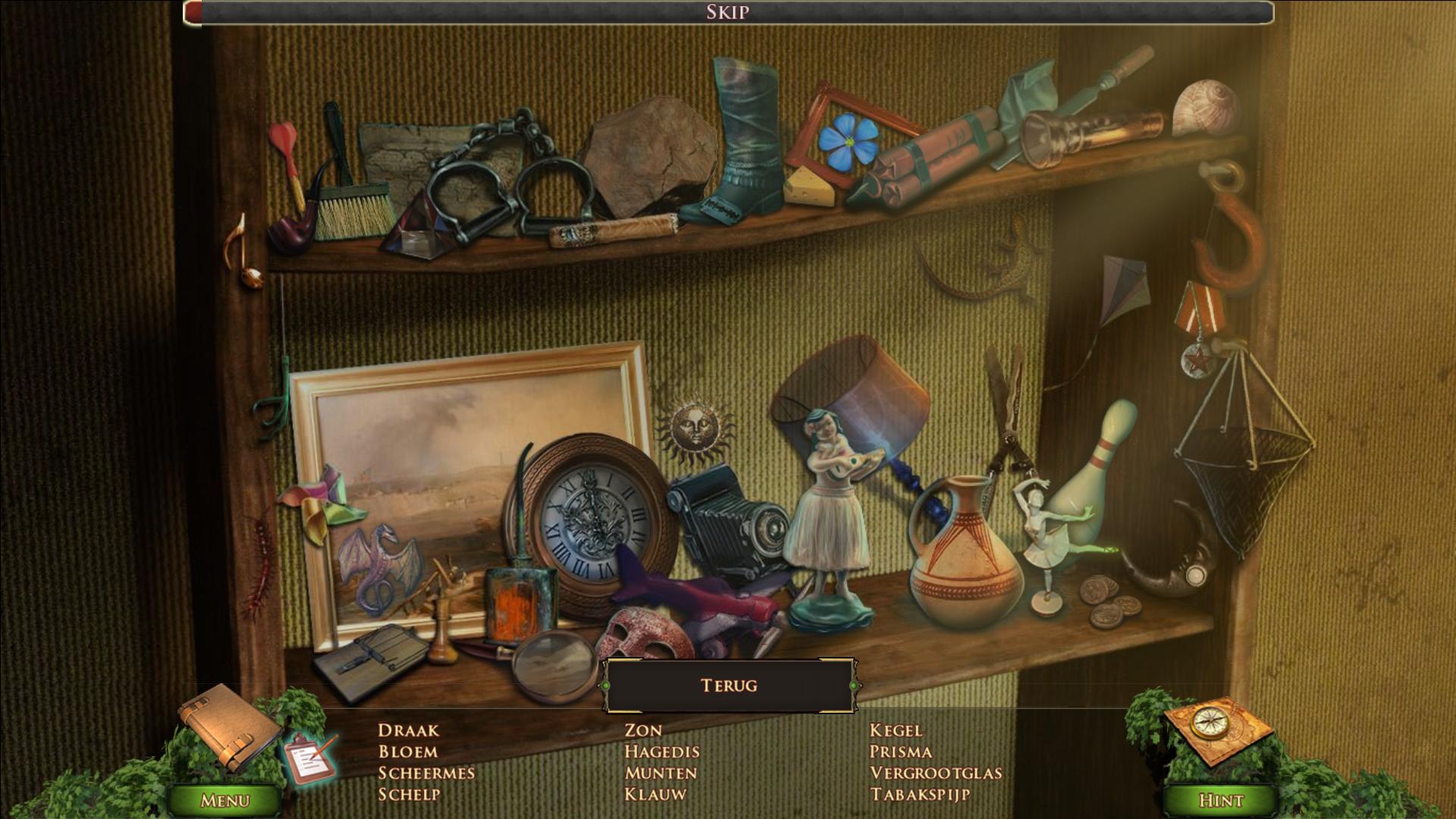
Task: Show the clipboard task list
Action: click(311, 758)
